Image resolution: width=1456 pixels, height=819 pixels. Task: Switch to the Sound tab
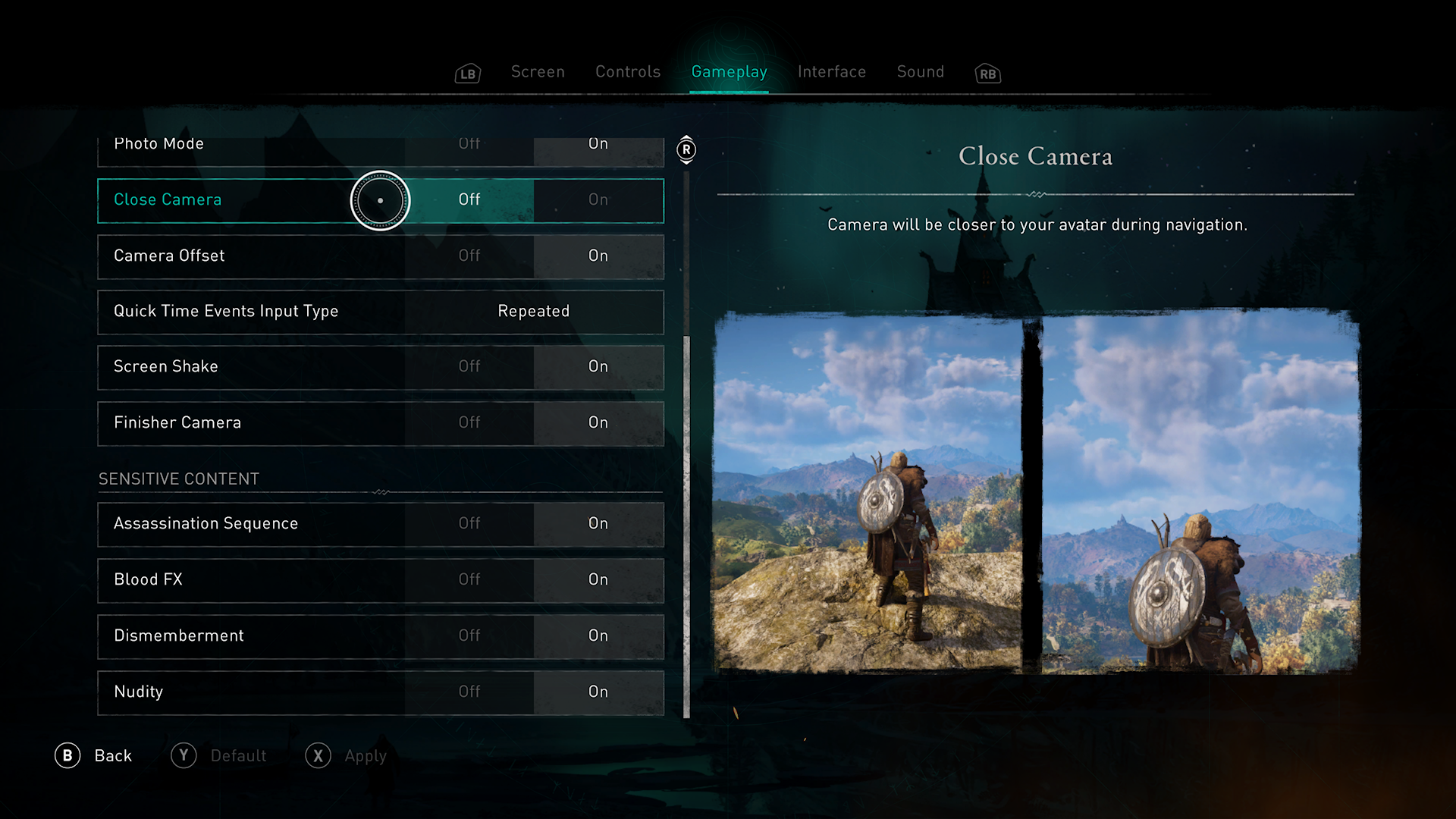click(920, 72)
